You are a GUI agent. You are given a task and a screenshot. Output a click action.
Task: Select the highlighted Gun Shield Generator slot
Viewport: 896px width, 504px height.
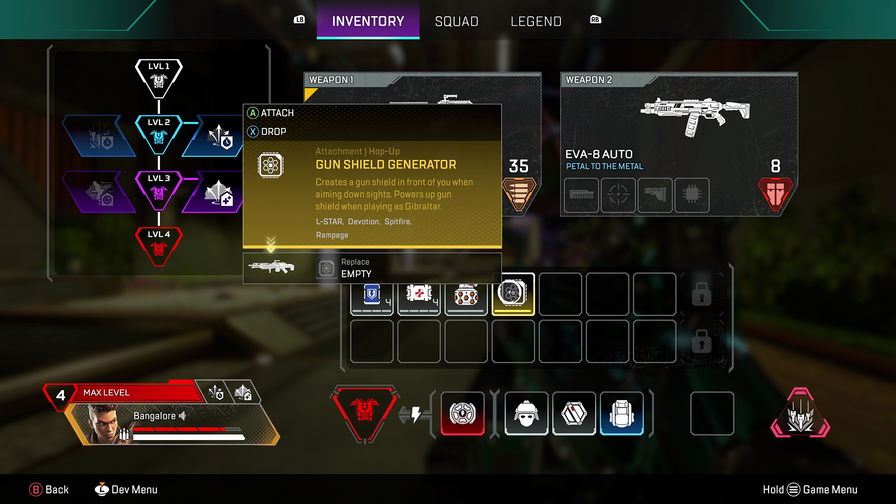point(513,294)
